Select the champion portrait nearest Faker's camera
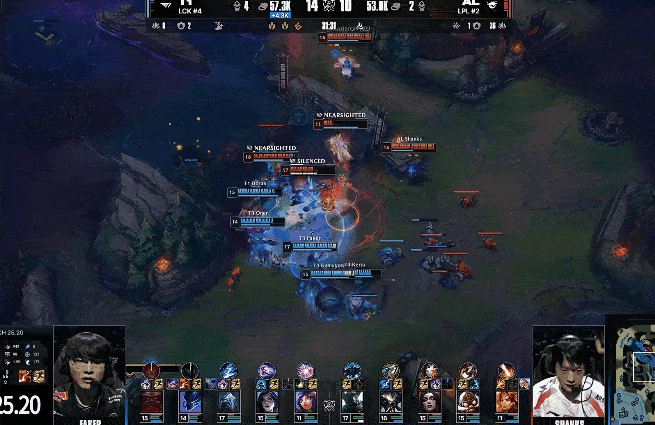 click(x=151, y=400)
